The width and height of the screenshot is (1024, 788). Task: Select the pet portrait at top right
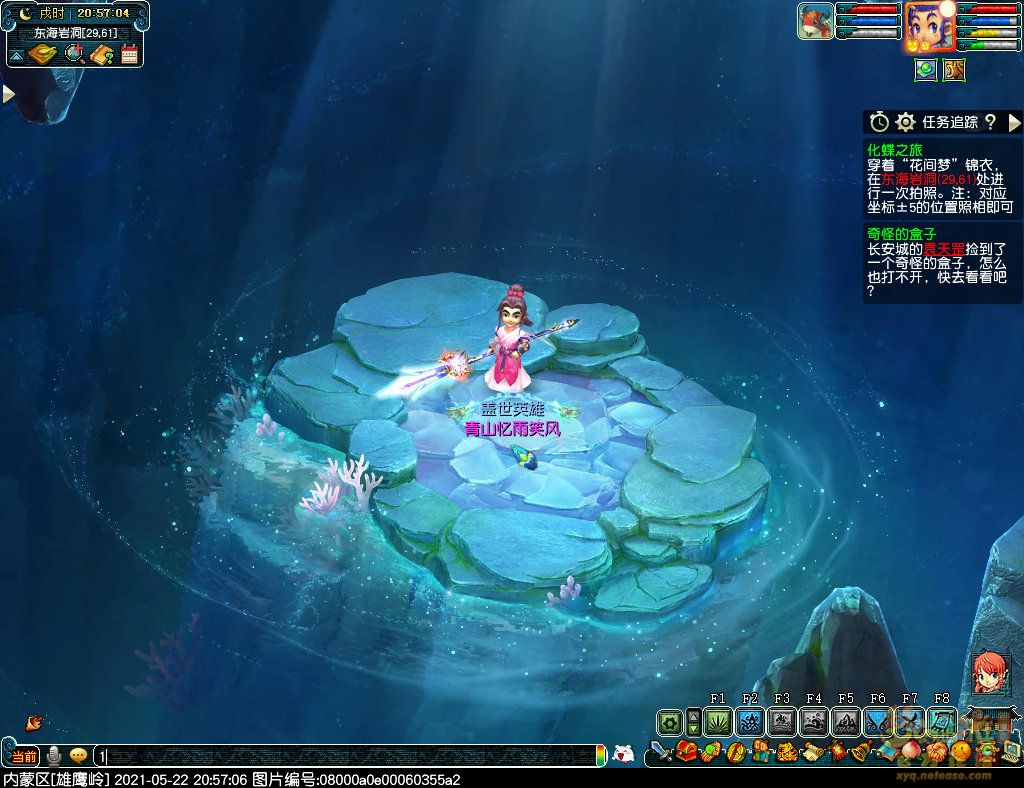coord(815,21)
